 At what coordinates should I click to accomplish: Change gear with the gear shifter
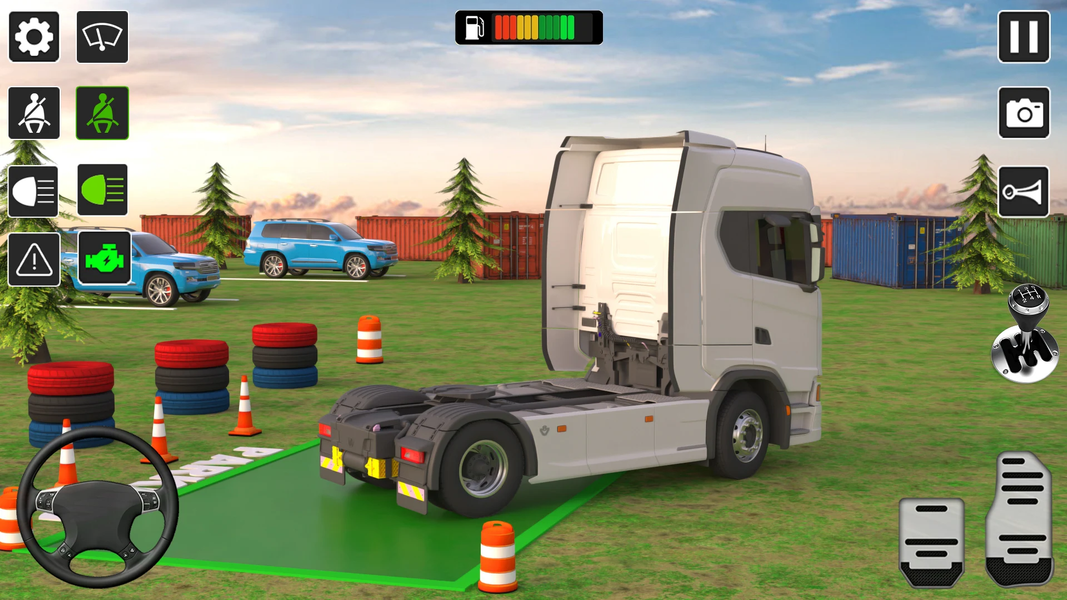click(1025, 335)
